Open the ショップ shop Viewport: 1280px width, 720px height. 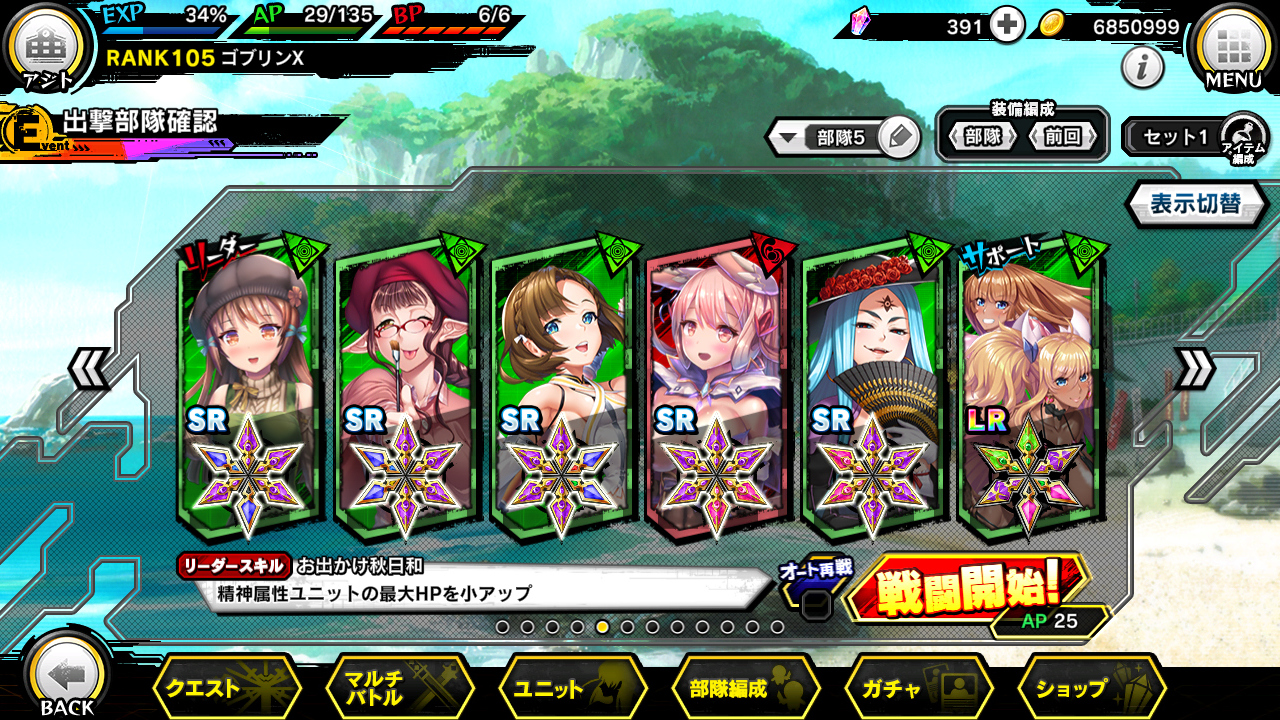click(1092, 688)
